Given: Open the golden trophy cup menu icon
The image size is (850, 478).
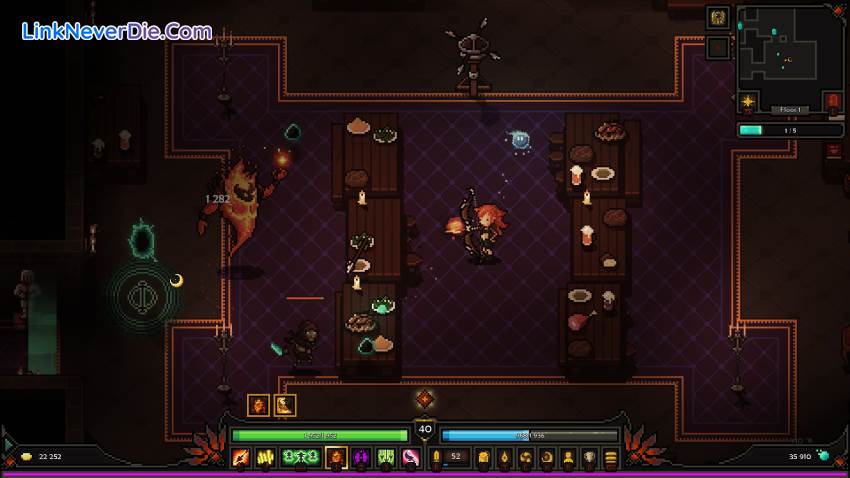Looking at the screenshot, I should [590, 458].
